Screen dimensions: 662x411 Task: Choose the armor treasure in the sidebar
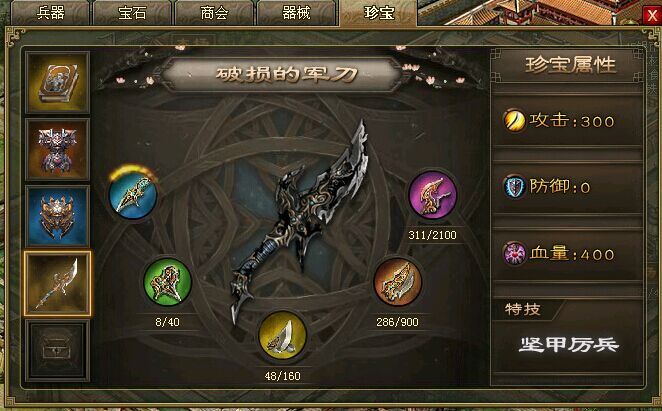57,148
